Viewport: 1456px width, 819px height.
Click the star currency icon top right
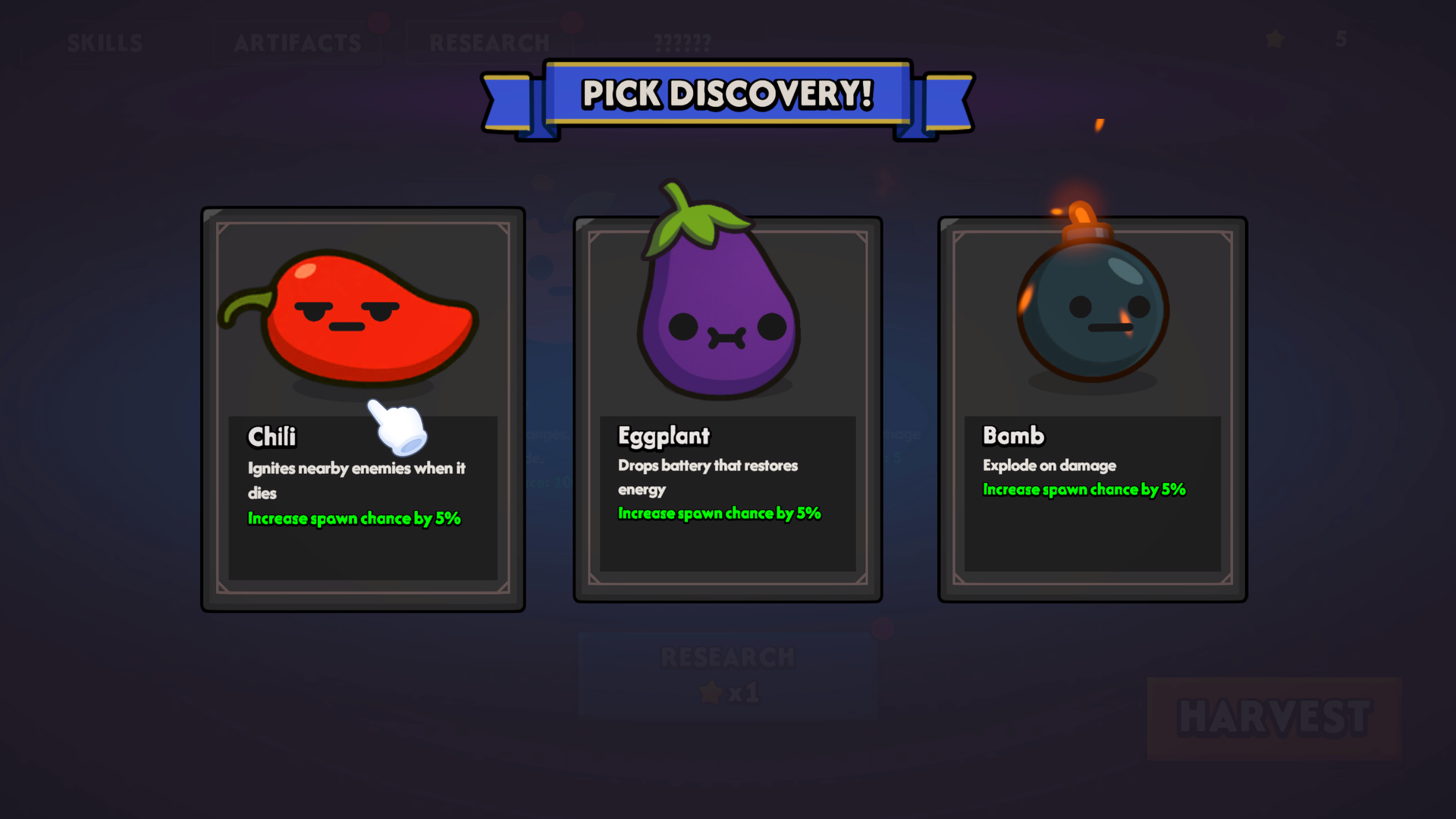(1275, 39)
